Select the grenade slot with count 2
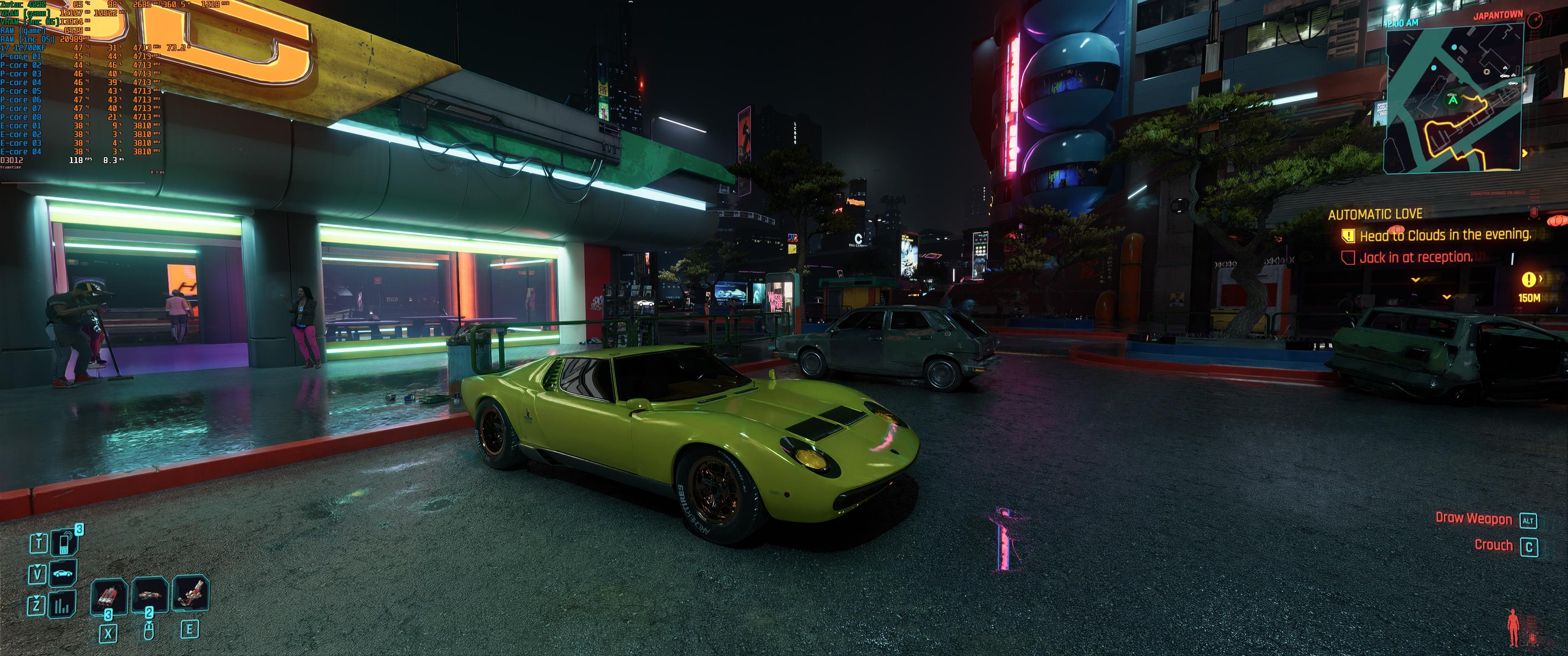Viewport: 1568px width, 656px height. [149, 594]
